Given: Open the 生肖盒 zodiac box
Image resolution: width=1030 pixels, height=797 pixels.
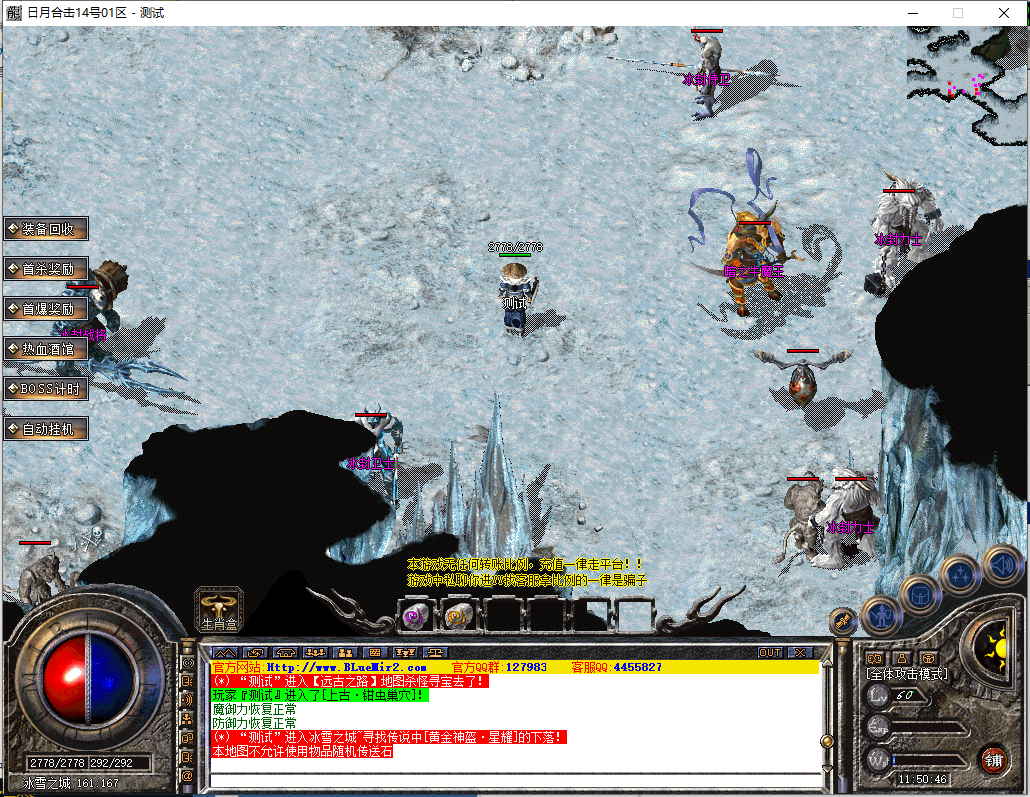Looking at the screenshot, I should pyautogui.click(x=219, y=608).
